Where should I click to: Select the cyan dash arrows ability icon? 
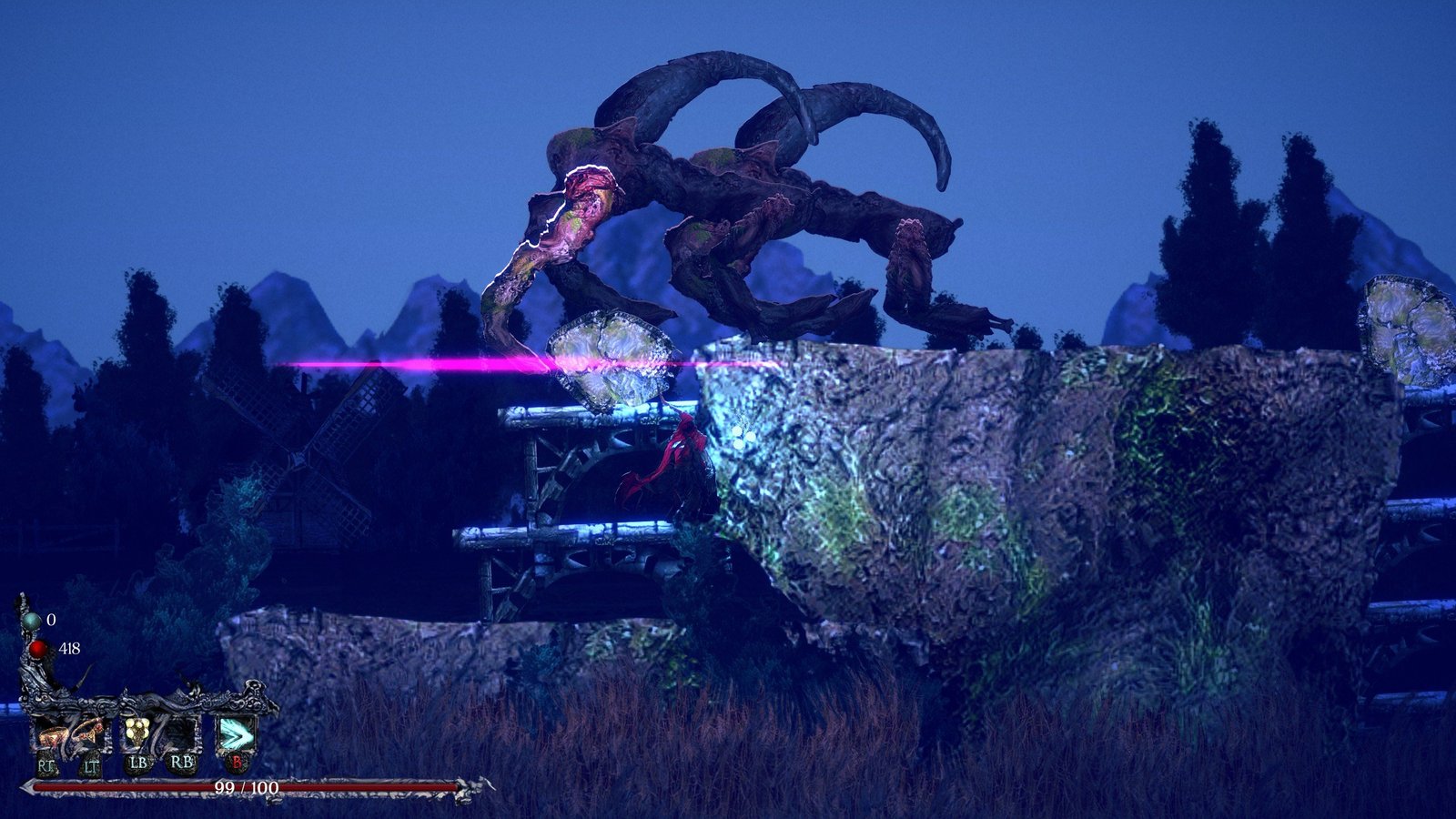tap(236, 734)
